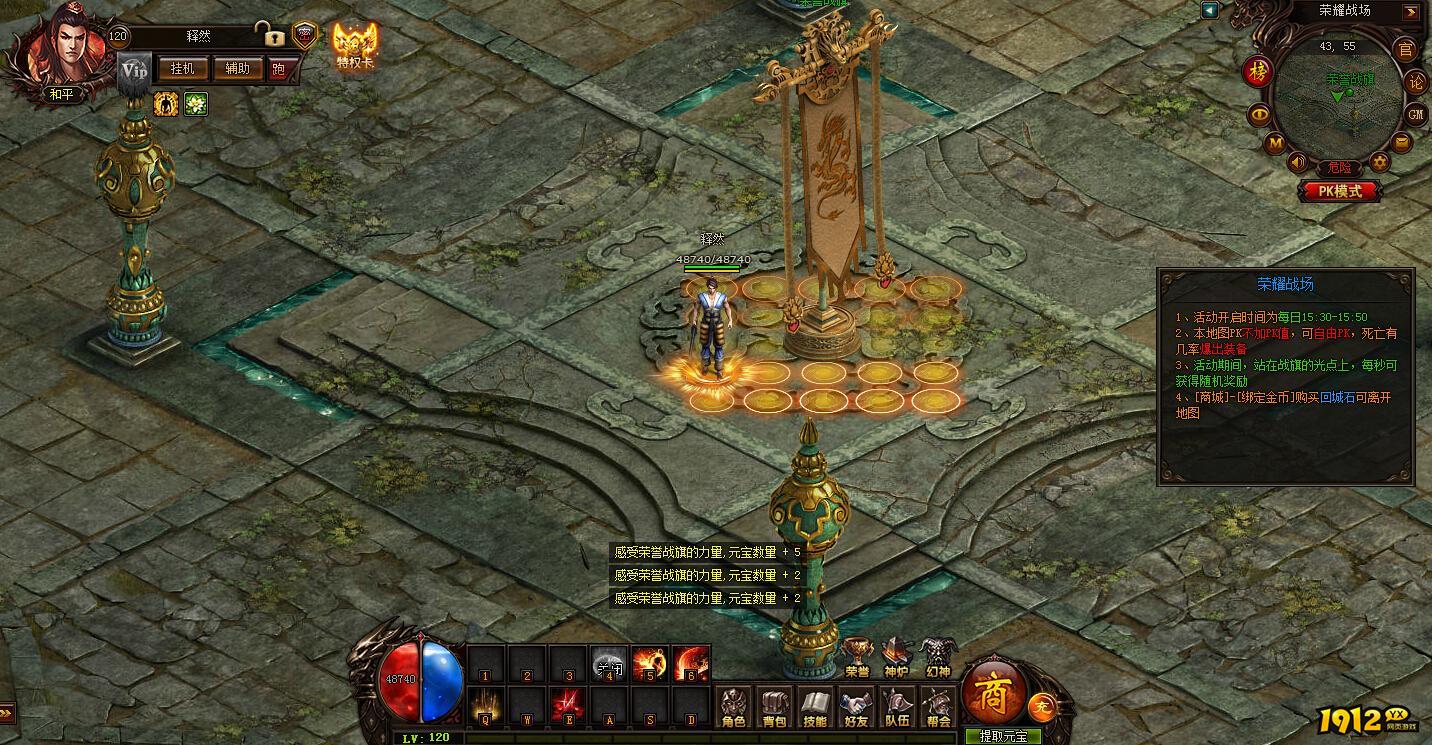
Task: Click the 提取元宝 button
Action: click(1003, 736)
